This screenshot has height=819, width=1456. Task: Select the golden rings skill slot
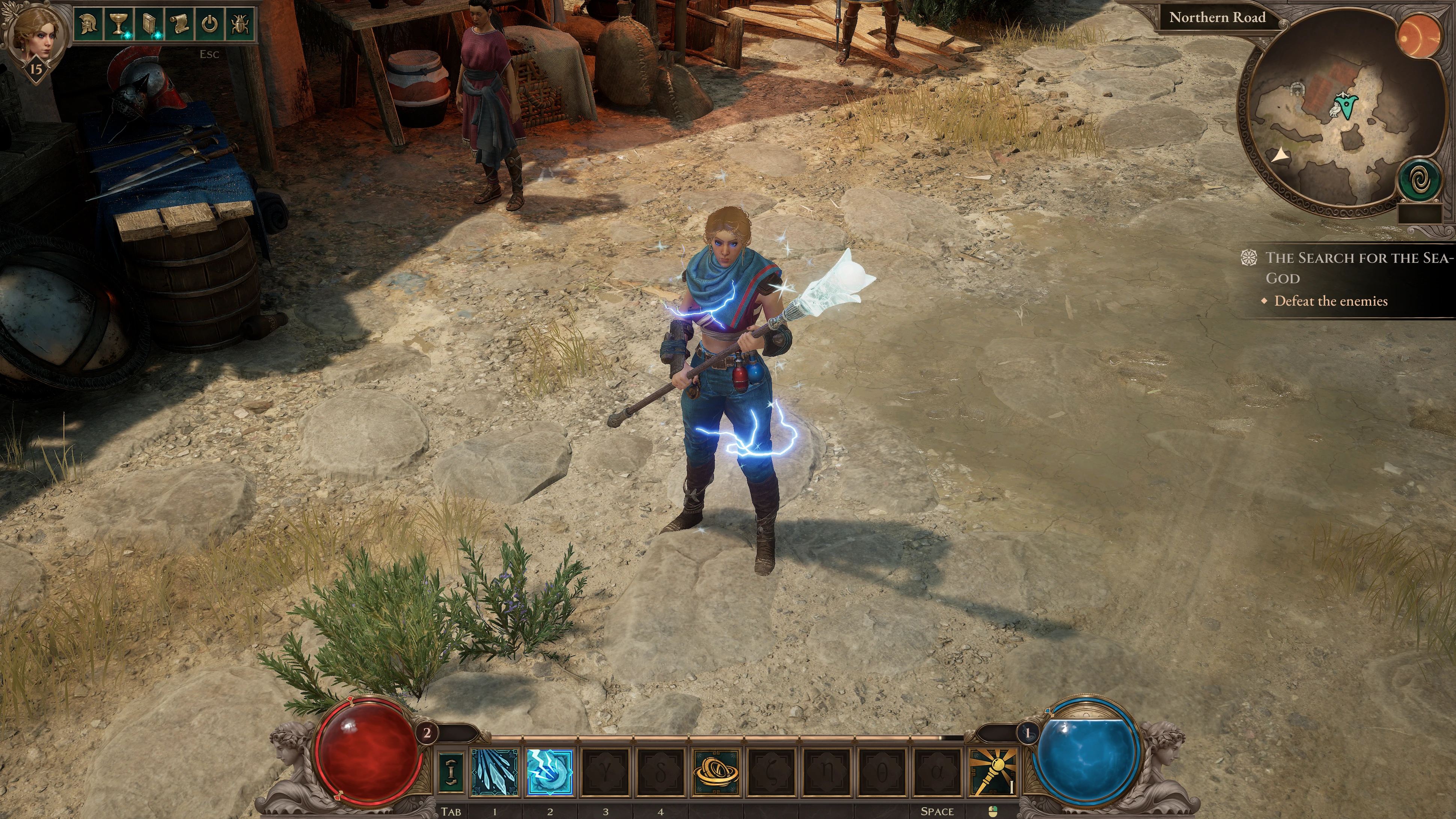716,772
